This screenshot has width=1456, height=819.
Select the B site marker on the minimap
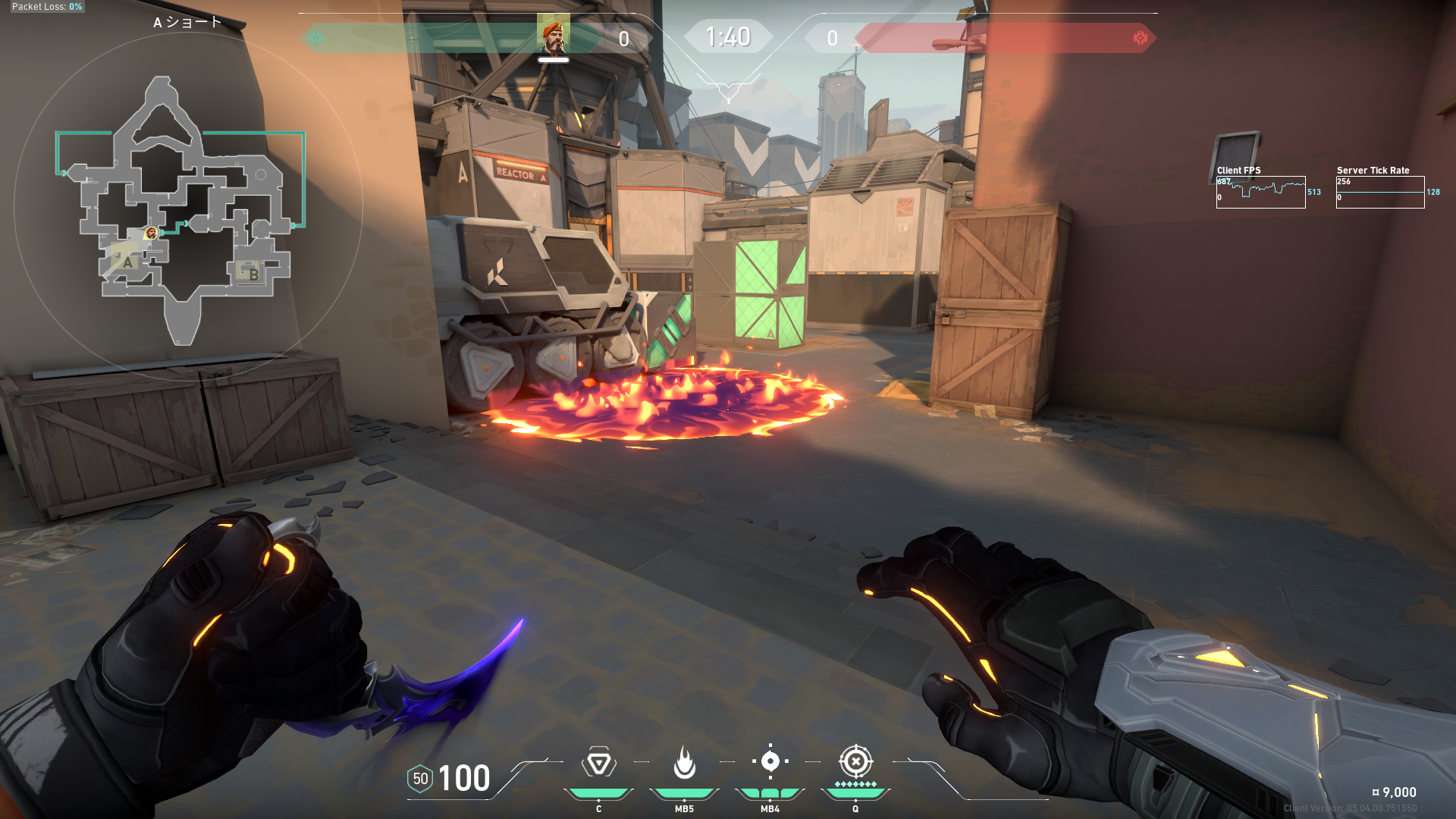253,273
